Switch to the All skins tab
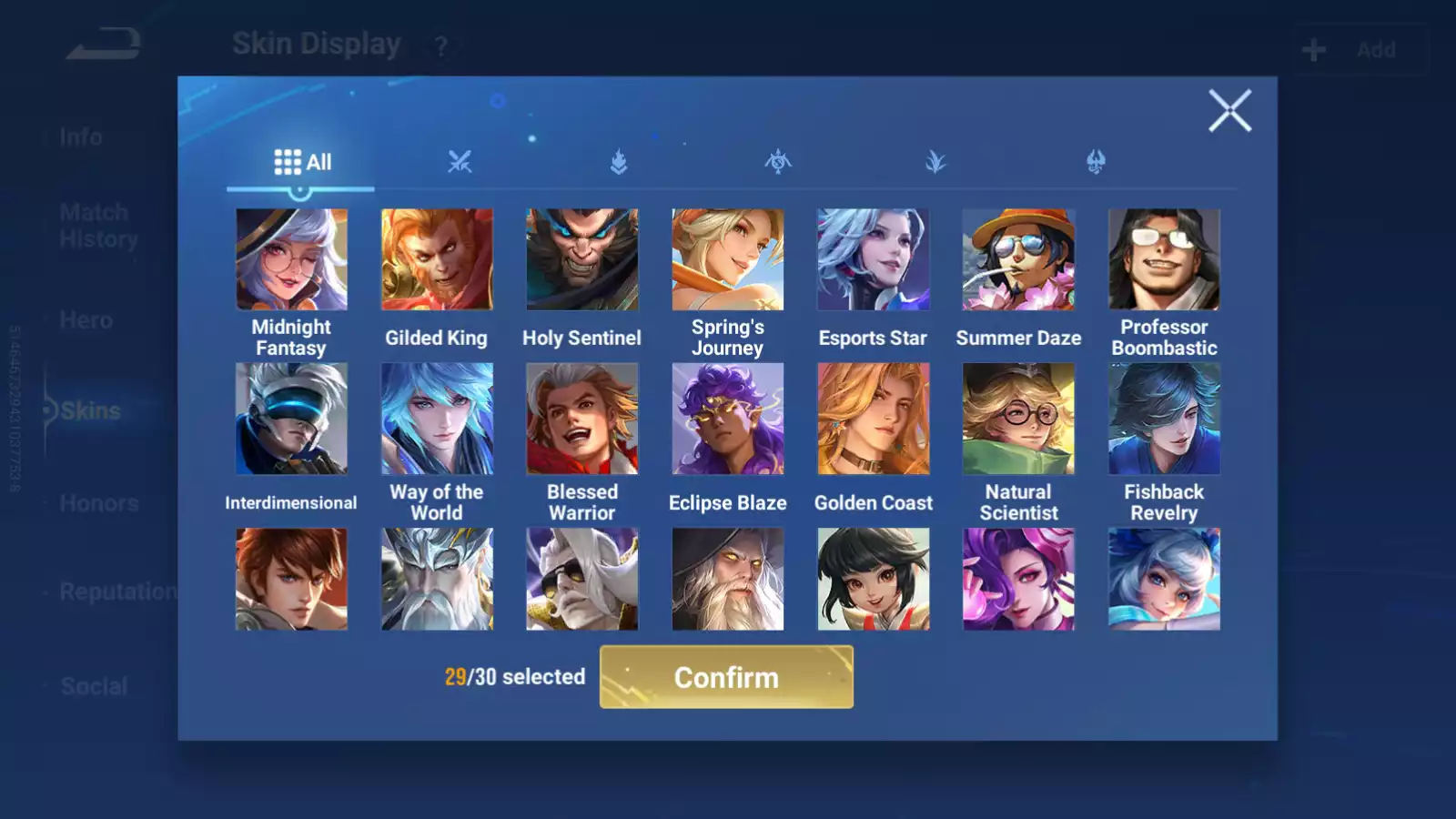 click(x=302, y=163)
